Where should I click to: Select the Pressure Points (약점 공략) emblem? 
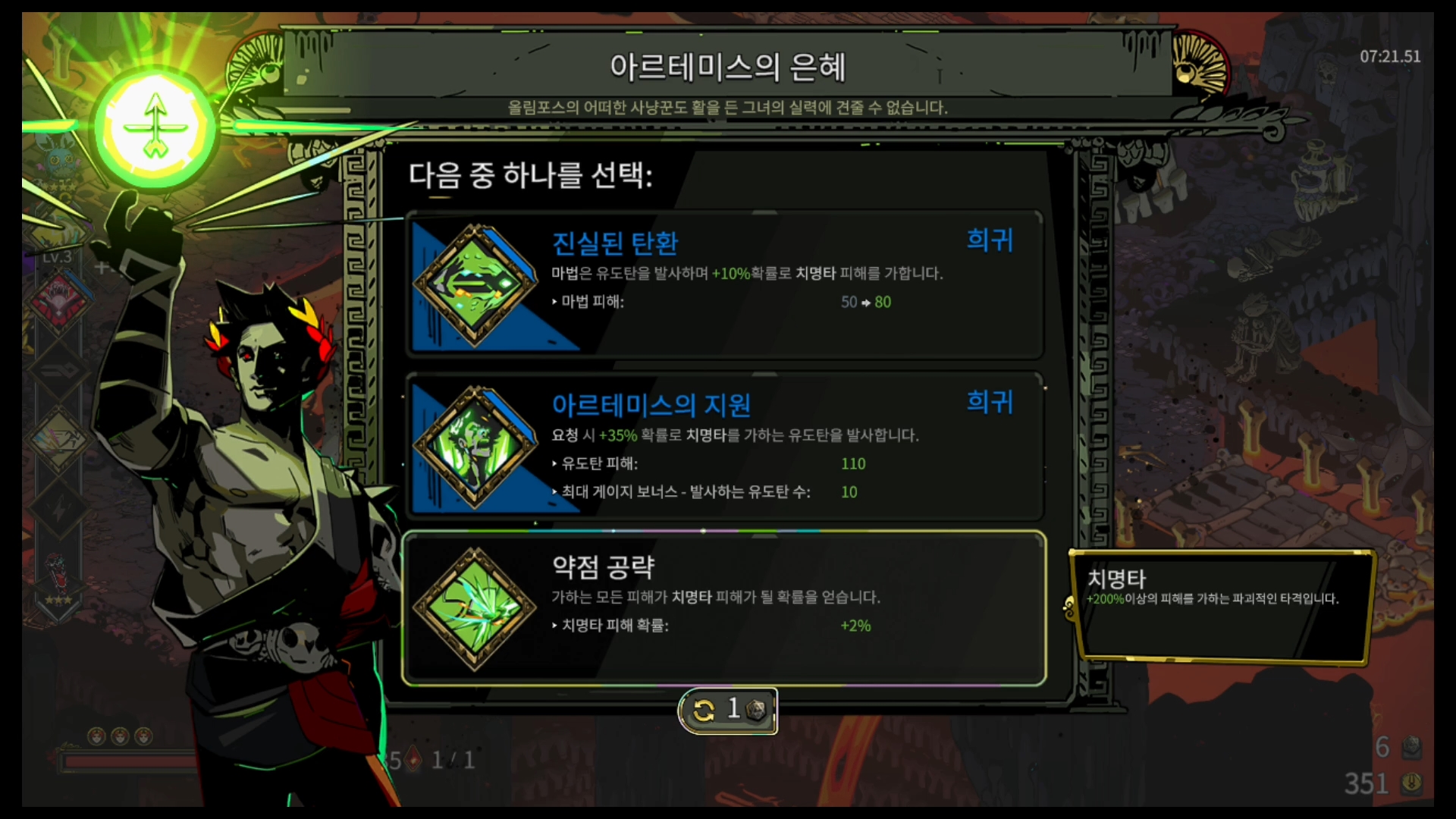[x=475, y=607]
